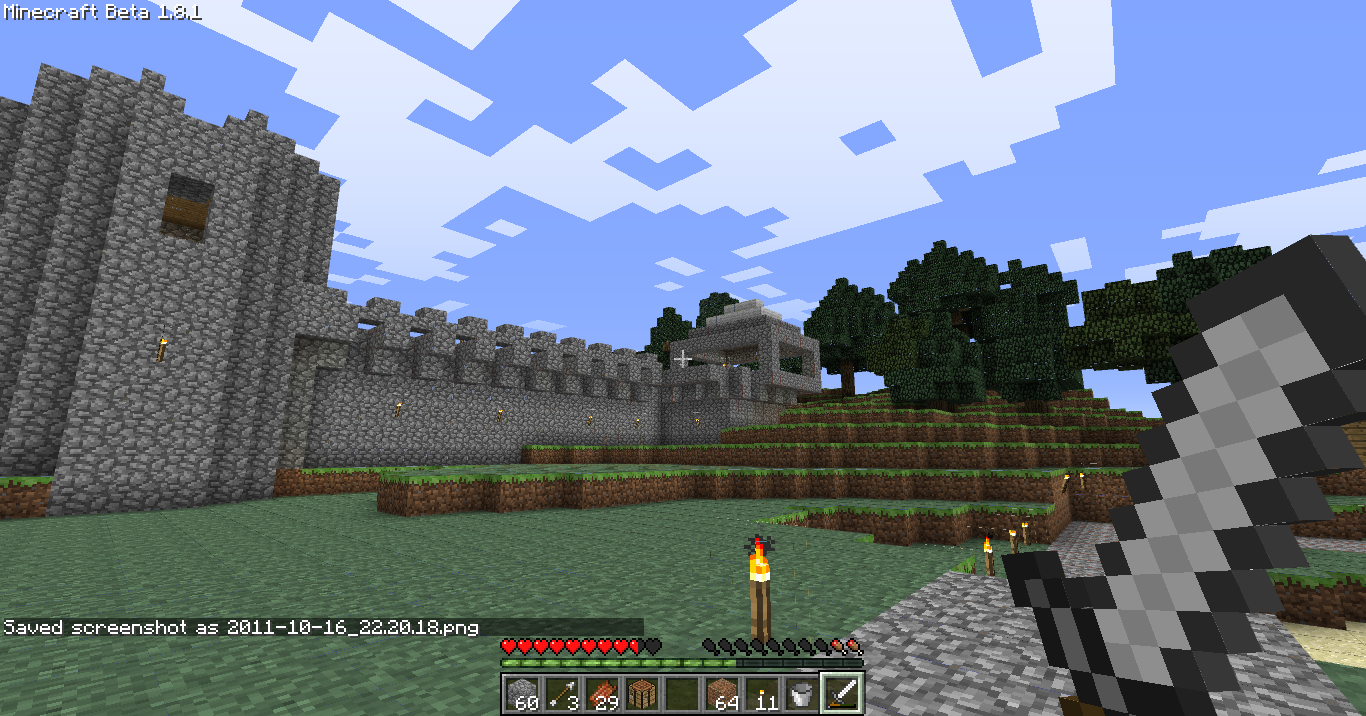The width and height of the screenshot is (1366, 716).
Task: Select the rotten flesh hotbar slot
Action: 602,692
